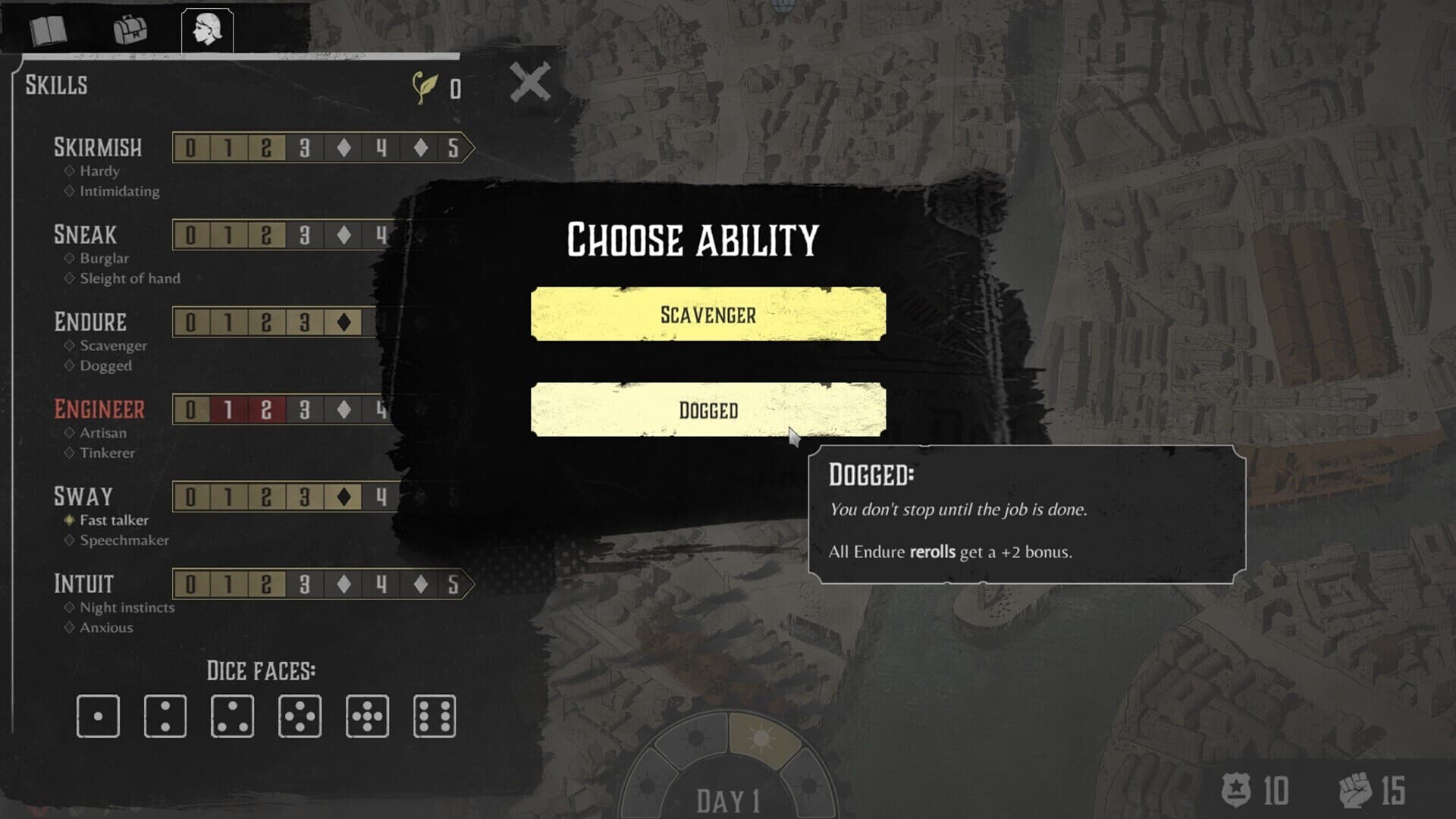Image resolution: width=1456 pixels, height=819 pixels.
Task: Click the Night instincts ability entry
Action: [127, 607]
